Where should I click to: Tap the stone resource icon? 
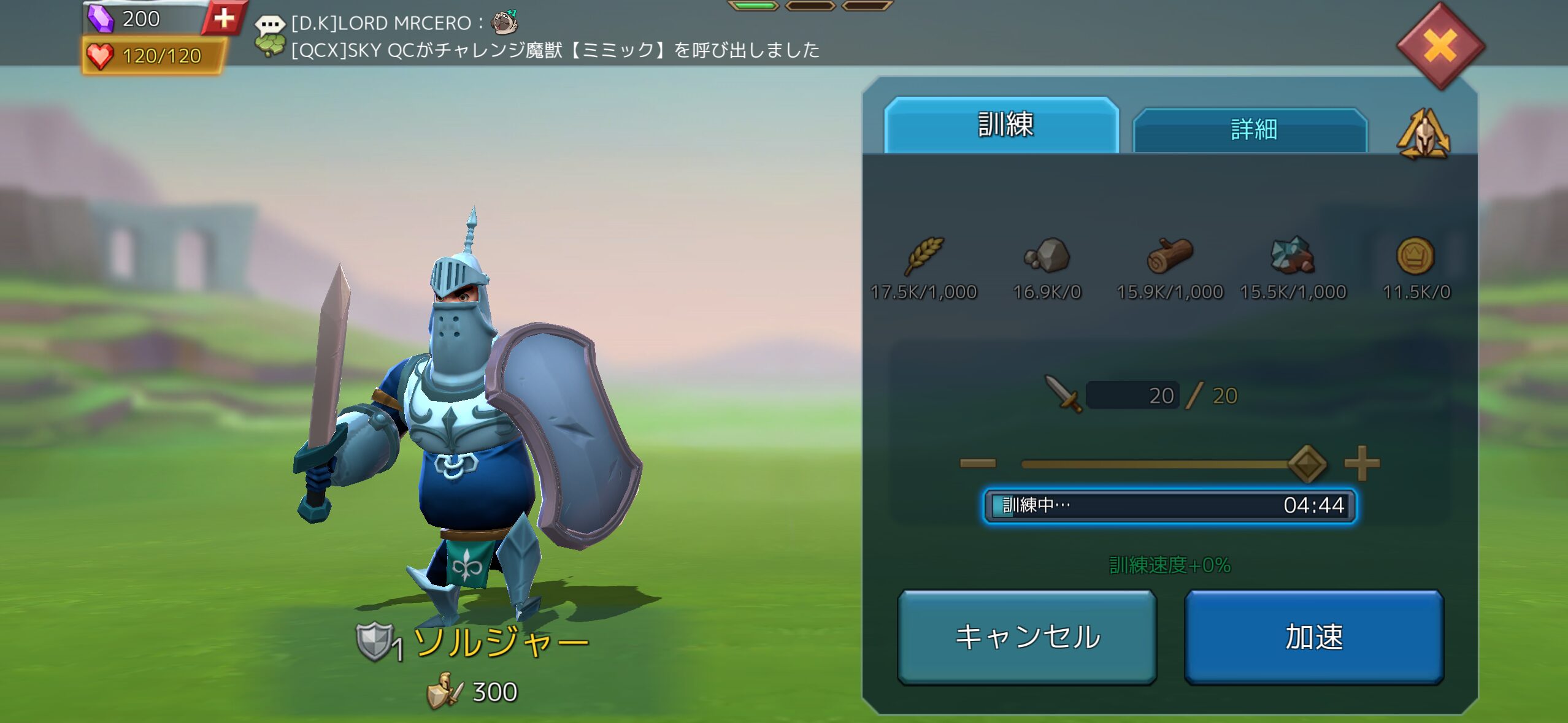[x=1047, y=255]
